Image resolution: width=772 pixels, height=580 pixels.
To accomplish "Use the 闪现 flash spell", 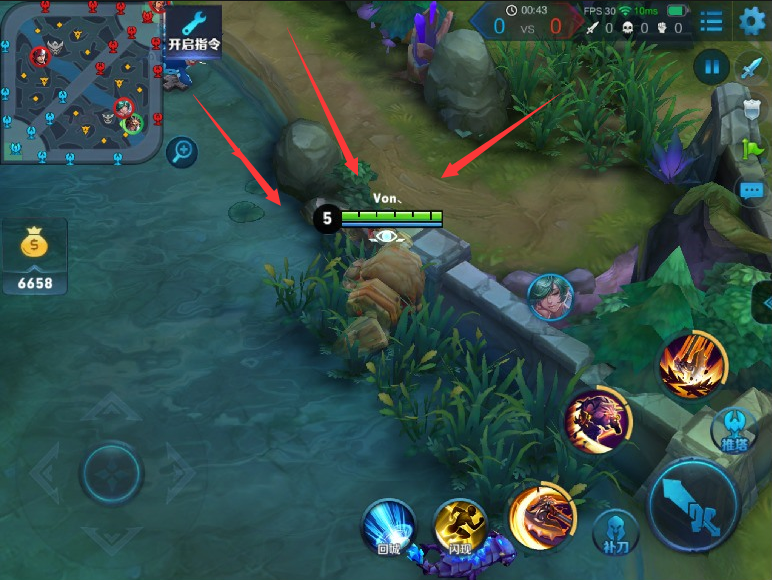I will pyautogui.click(x=460, y=526).
